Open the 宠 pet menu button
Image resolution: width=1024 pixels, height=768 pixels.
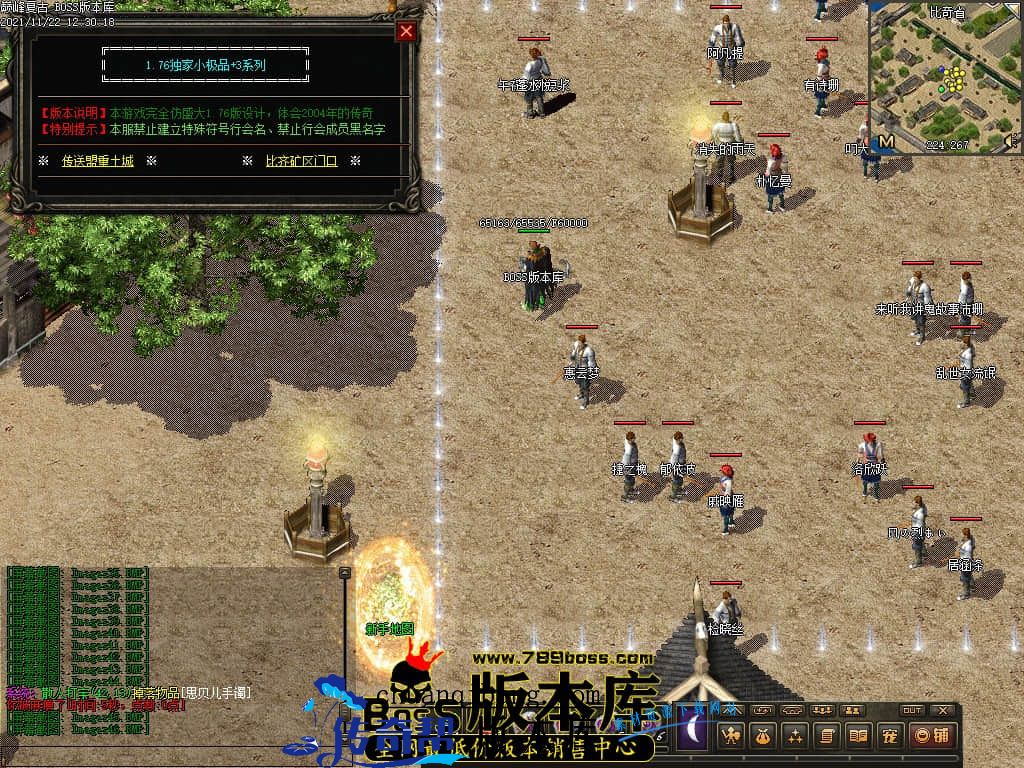point(888,736)
